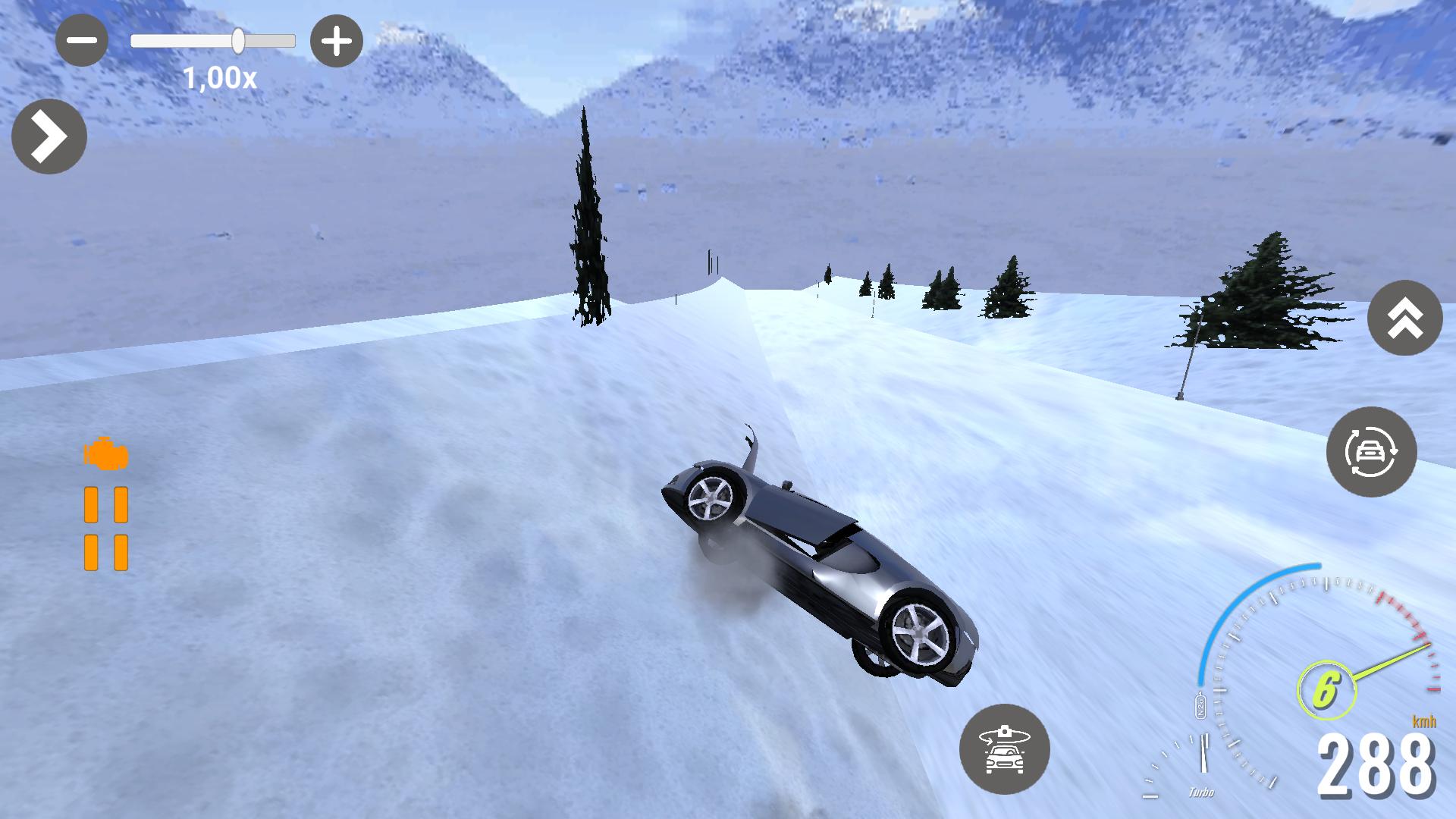
Task: Toggle faster playback with the plus button
Action: 336,39
